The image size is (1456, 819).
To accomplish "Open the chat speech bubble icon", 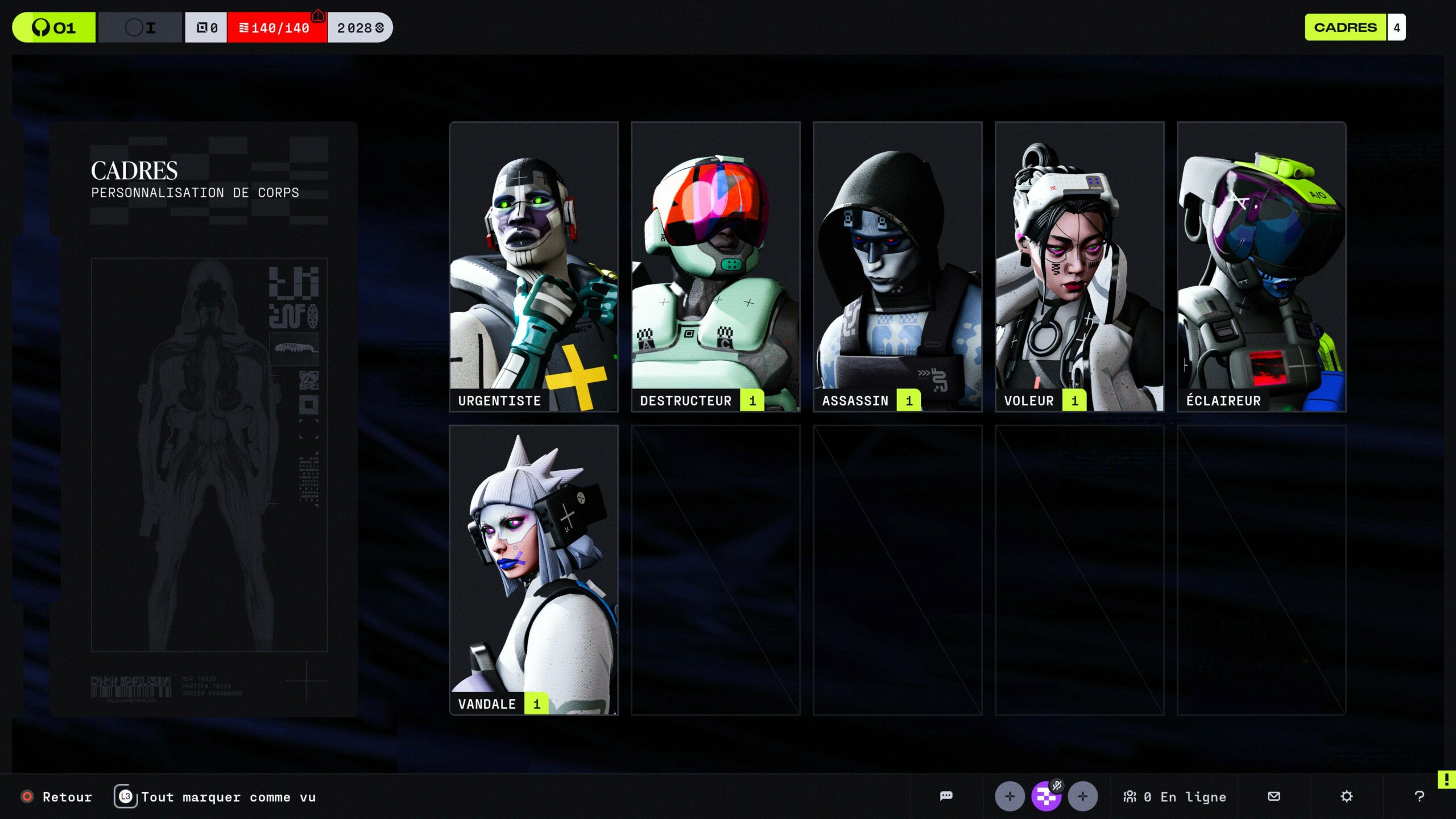I will pyautogui.click(x=946, y=796).
